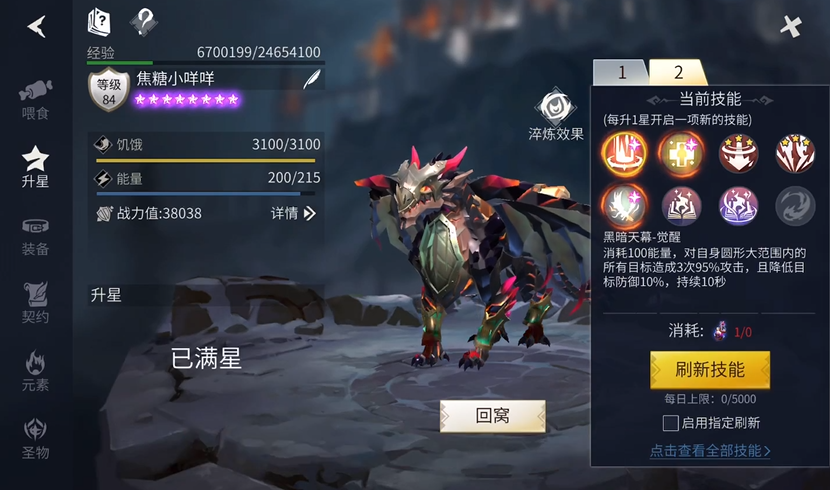Open the 装备 equipment menu

pos(36,234)
